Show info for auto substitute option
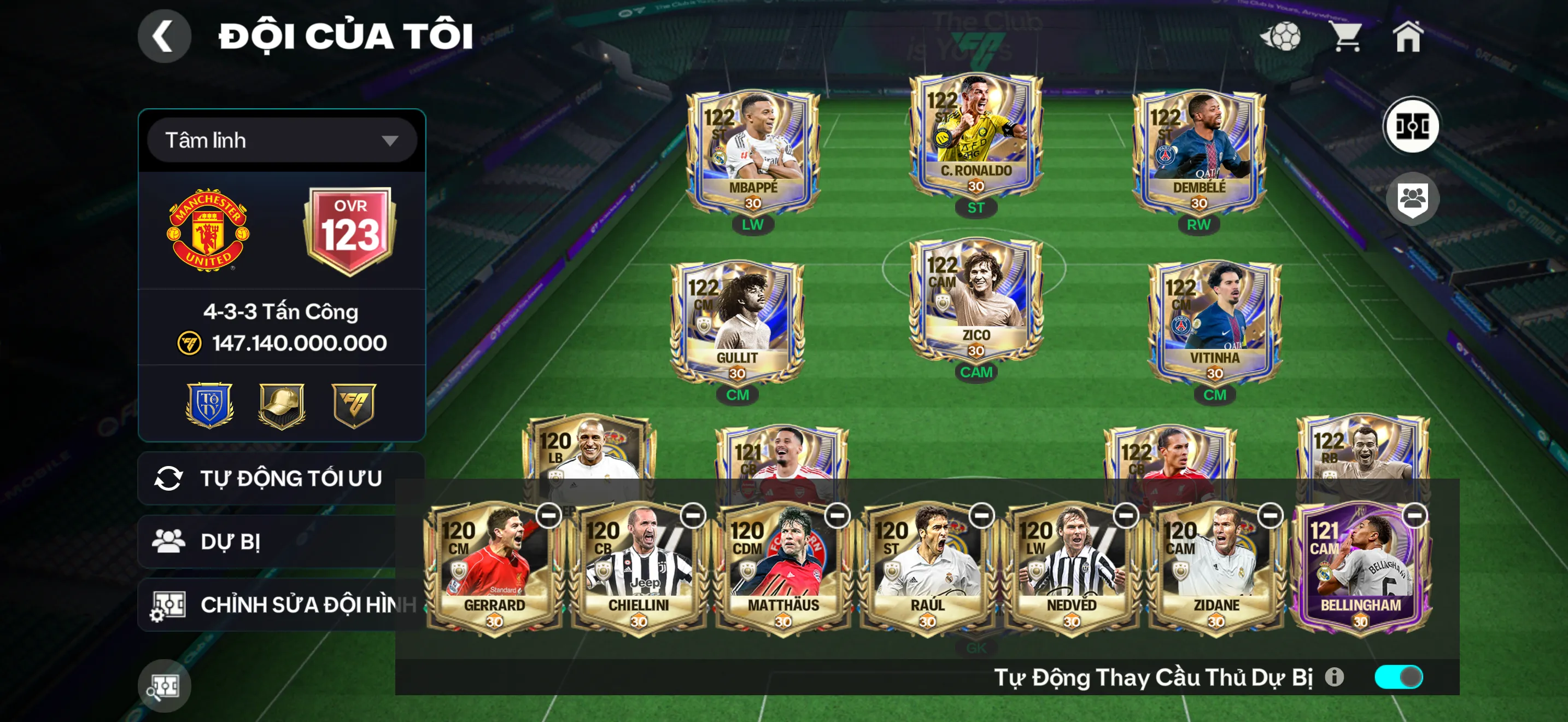Screen dimensions: 1568x722 click(1334, 677)
